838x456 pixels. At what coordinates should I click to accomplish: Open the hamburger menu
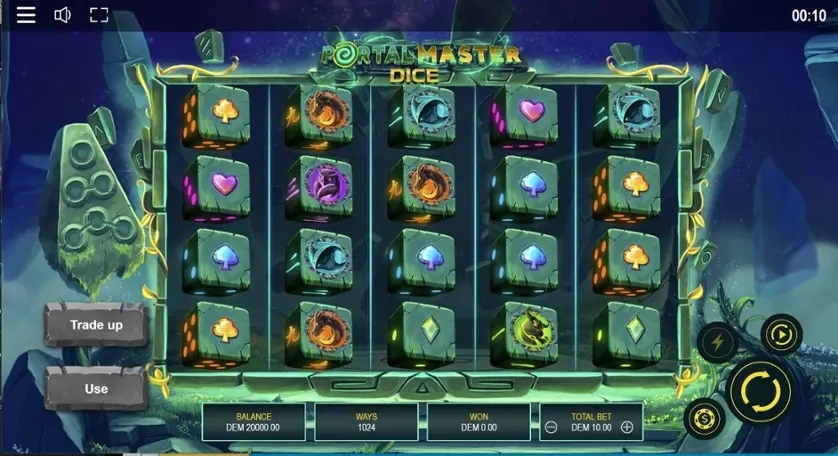click(26, 15)
